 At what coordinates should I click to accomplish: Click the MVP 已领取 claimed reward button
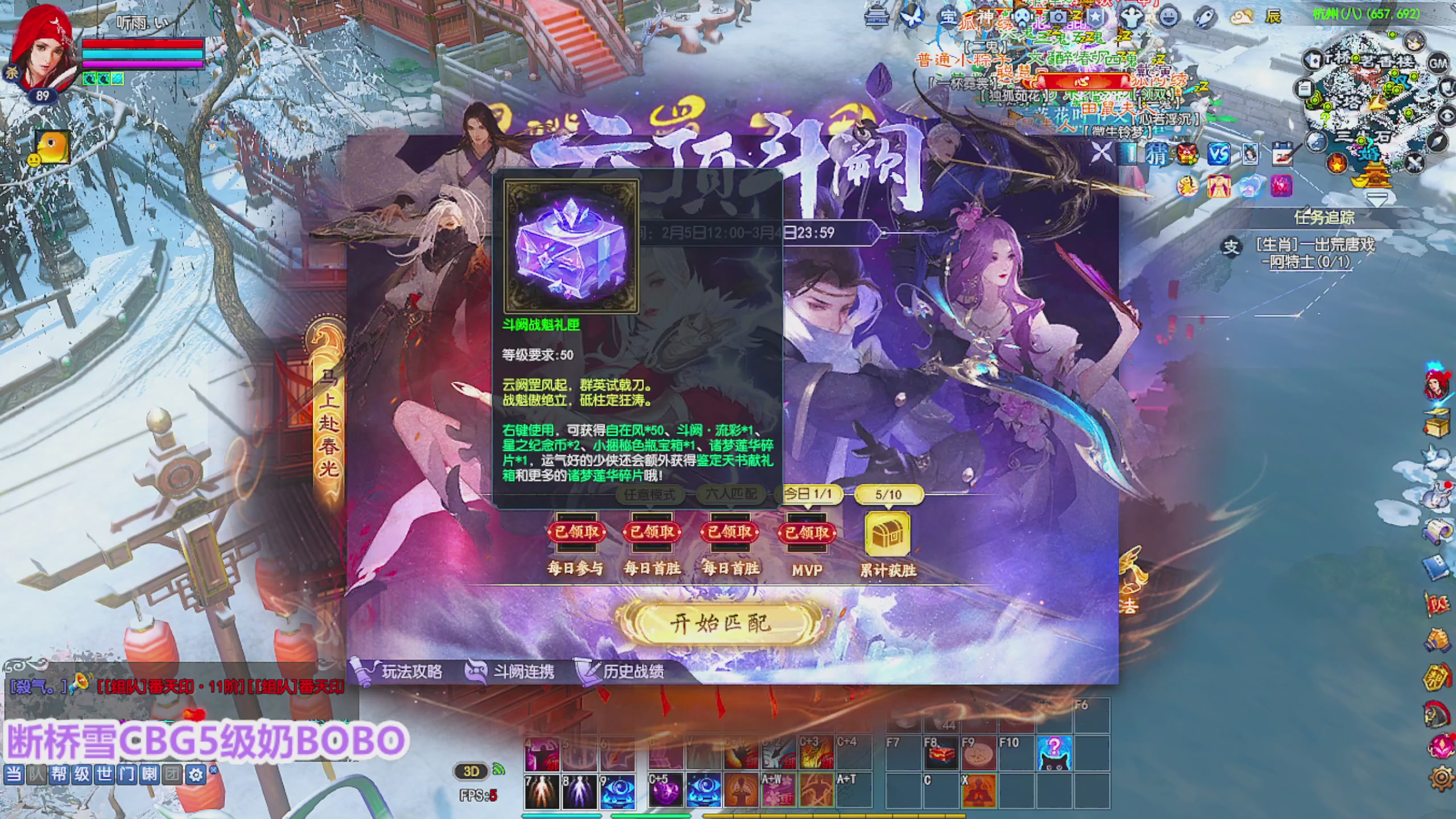pos(806,533)
